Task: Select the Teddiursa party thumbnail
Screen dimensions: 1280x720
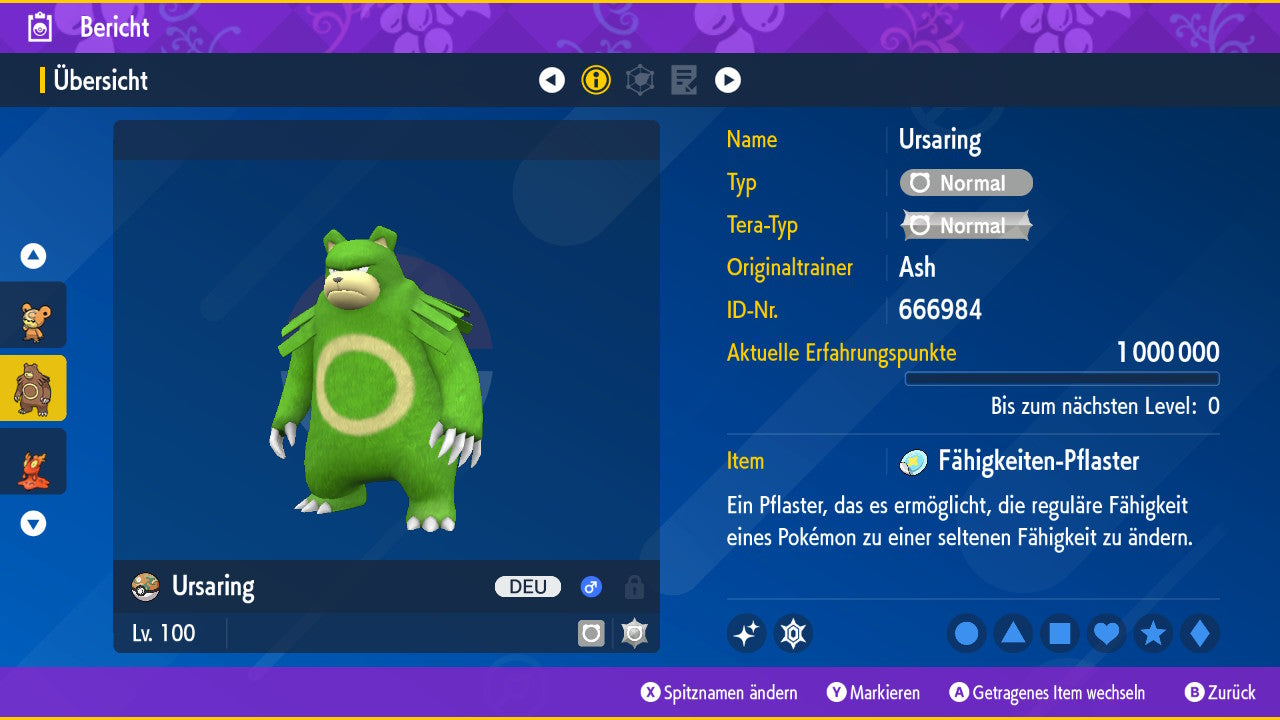Action: click(33, 315)
